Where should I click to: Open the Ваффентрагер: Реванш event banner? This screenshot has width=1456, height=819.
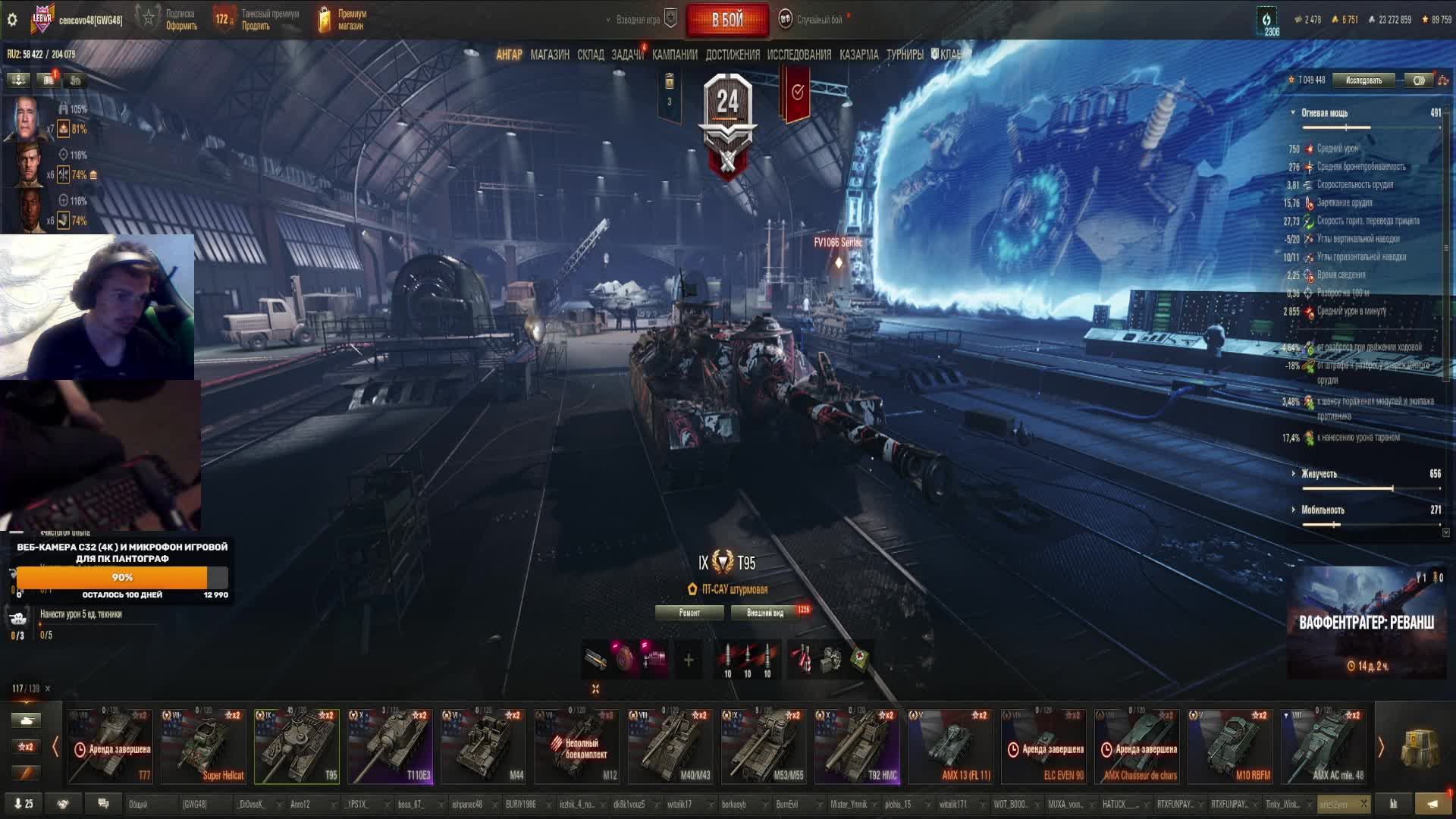1367,623
